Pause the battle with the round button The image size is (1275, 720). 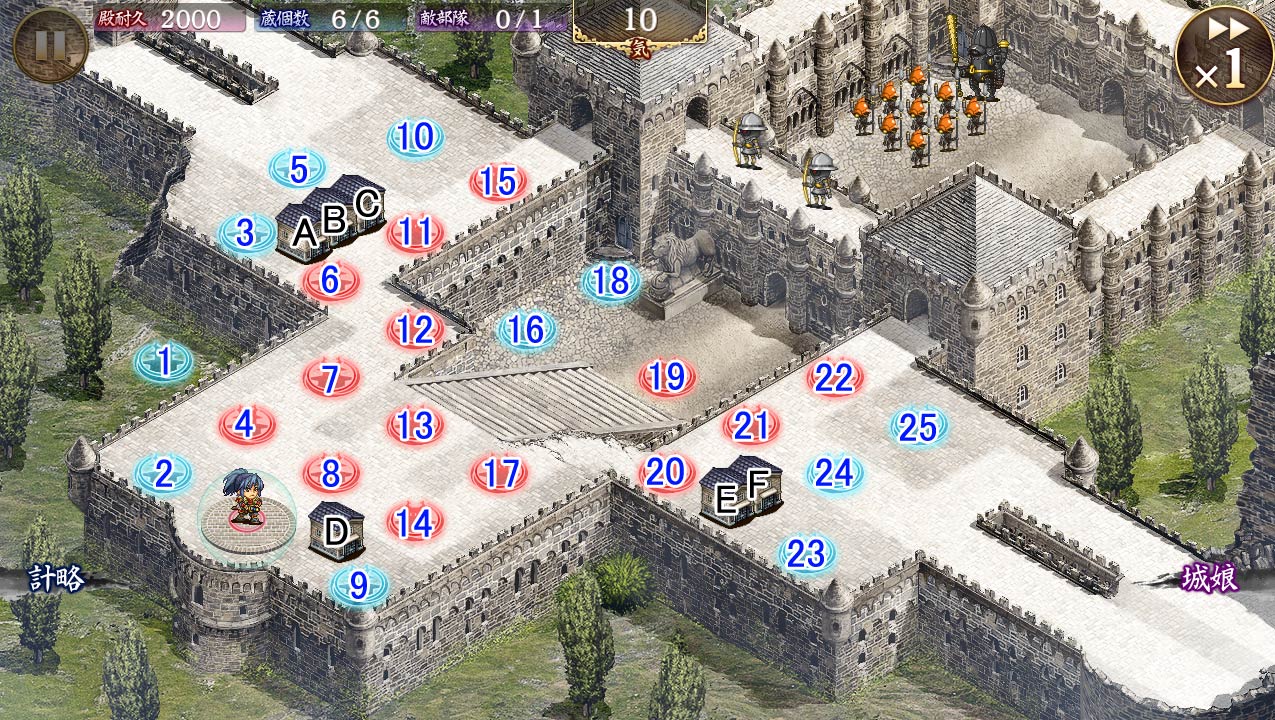(50, 45)
